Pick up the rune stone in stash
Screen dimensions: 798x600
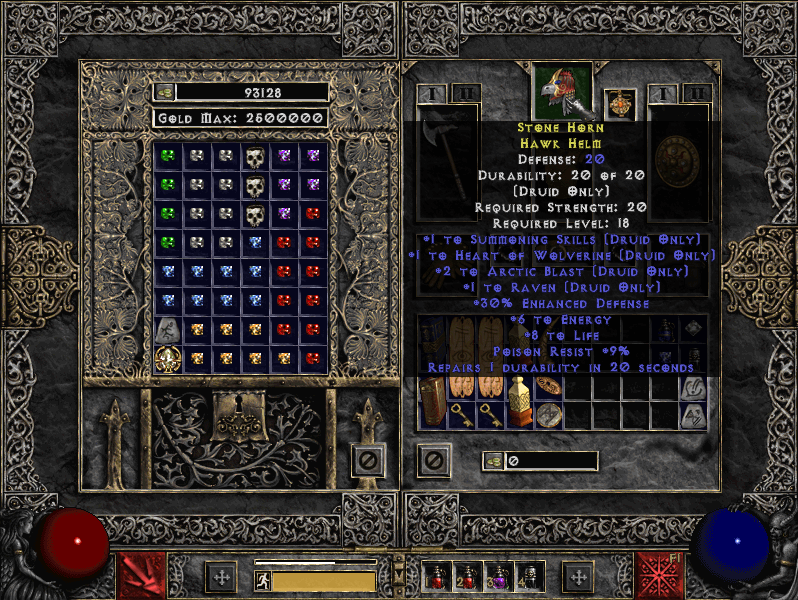point(167,329)
